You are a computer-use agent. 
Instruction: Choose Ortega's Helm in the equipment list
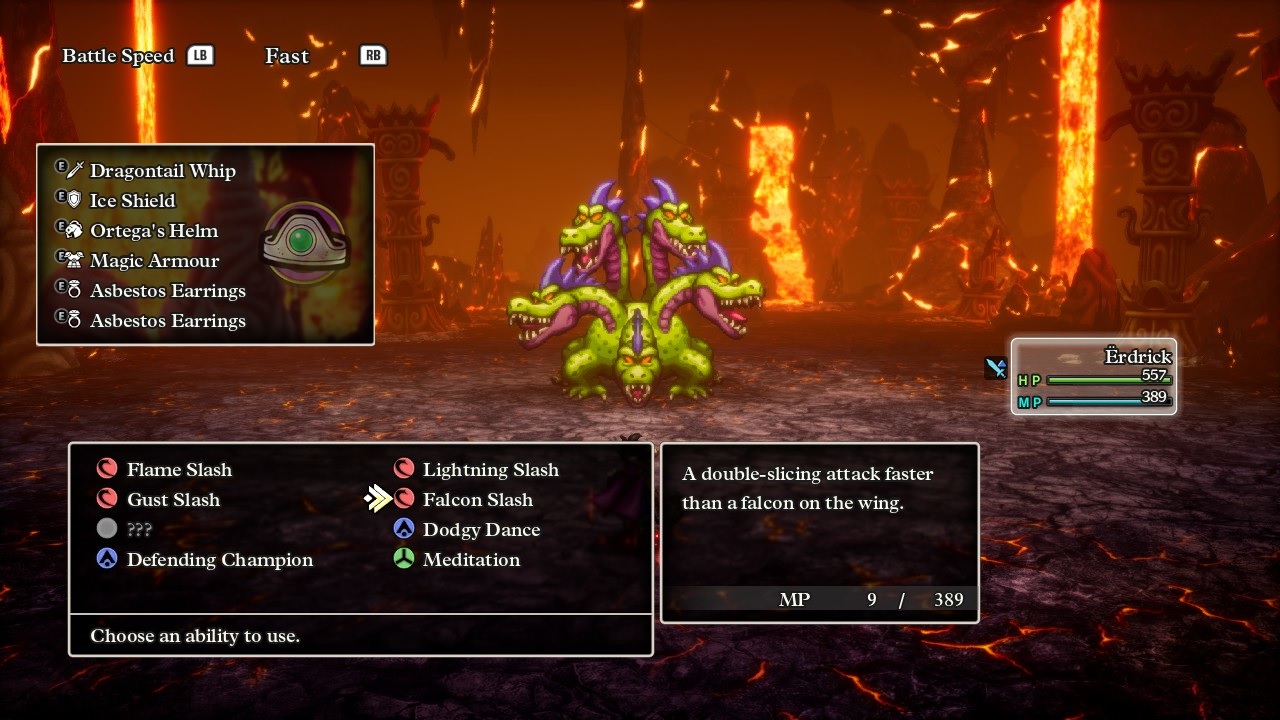click(153, 231)
